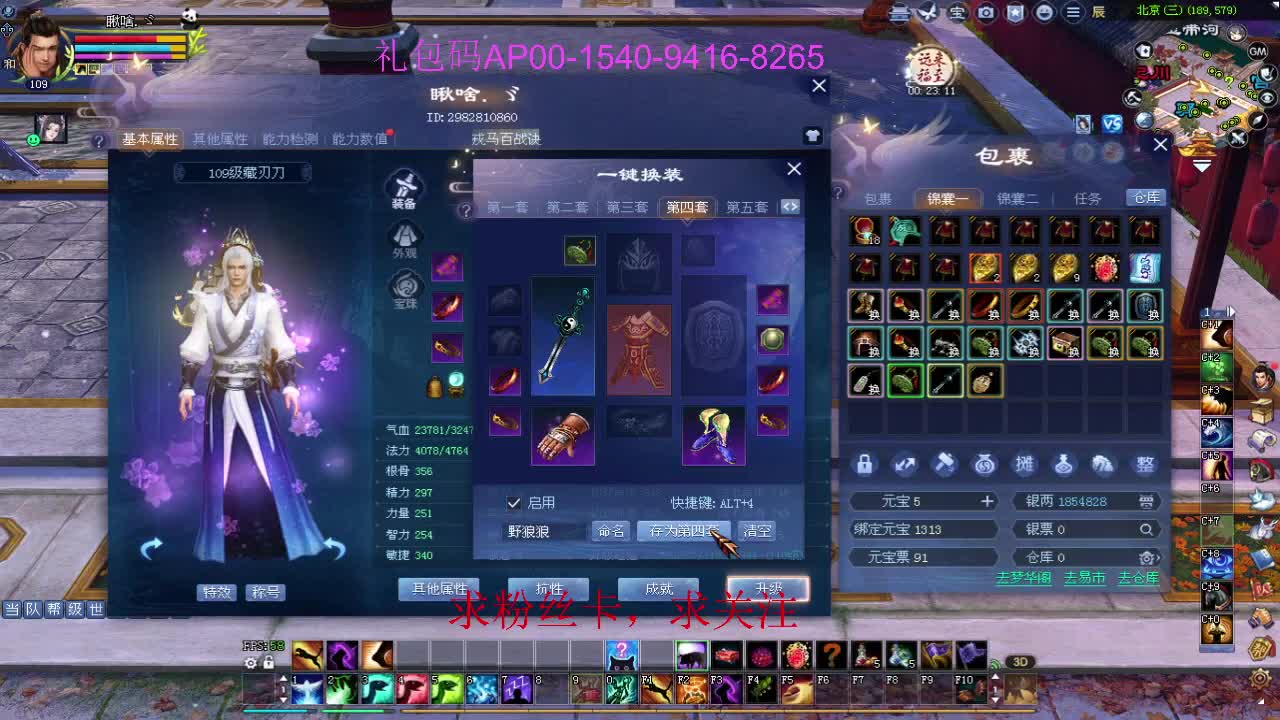Screen dimensions: 1280x720
Task: Click the chevron arrows beside 第五套 tab
Action: pos(789,207)
